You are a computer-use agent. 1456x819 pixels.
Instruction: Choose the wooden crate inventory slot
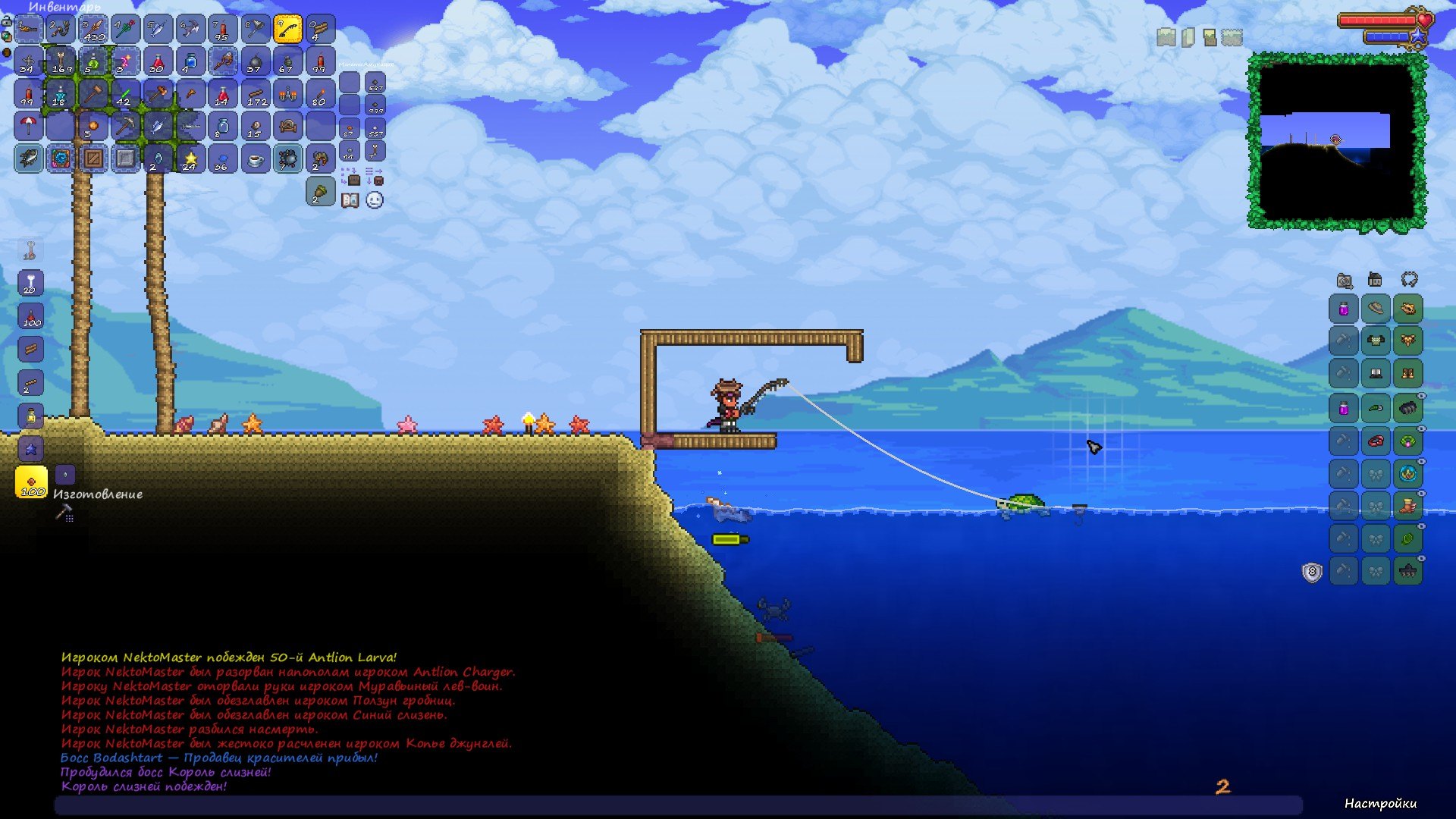93,158
